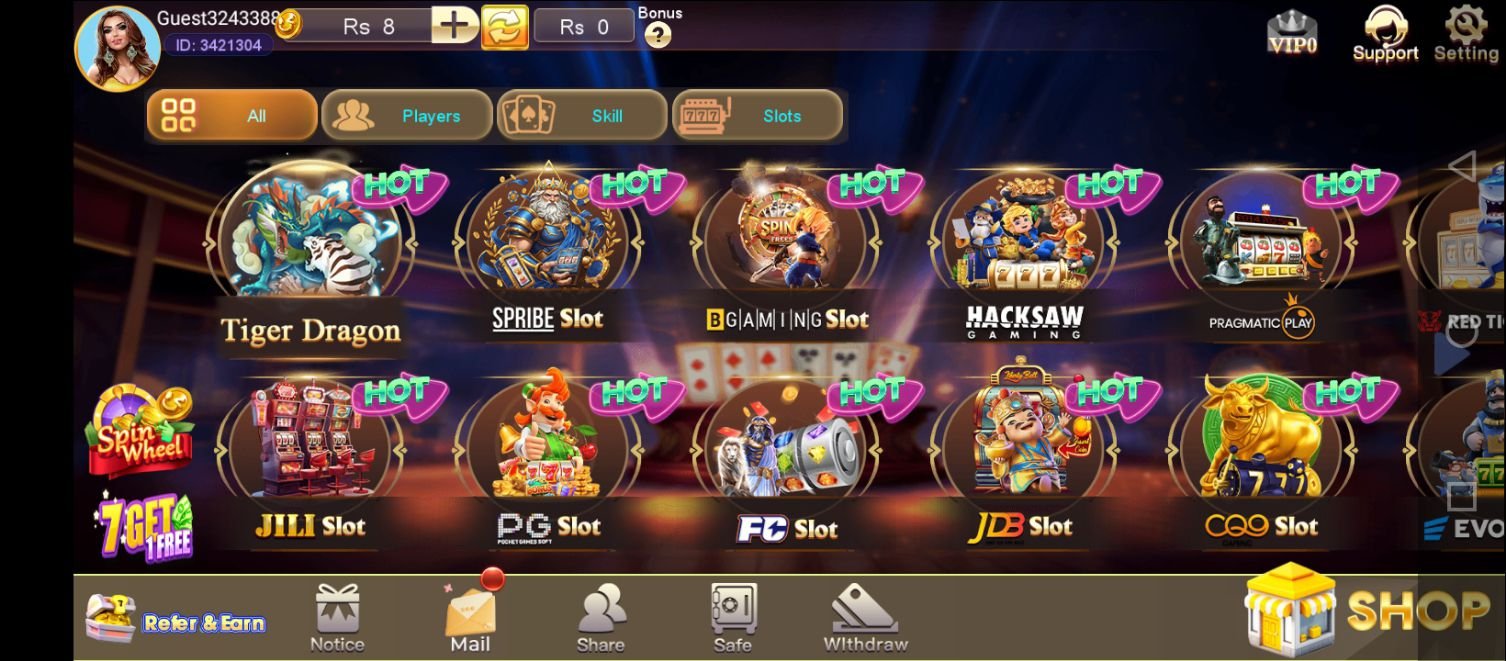Image resolution: width=1506 pixels, height=661 pixels.
Task: Launch the Spribe Slot tile
Action: click(548, 245)
